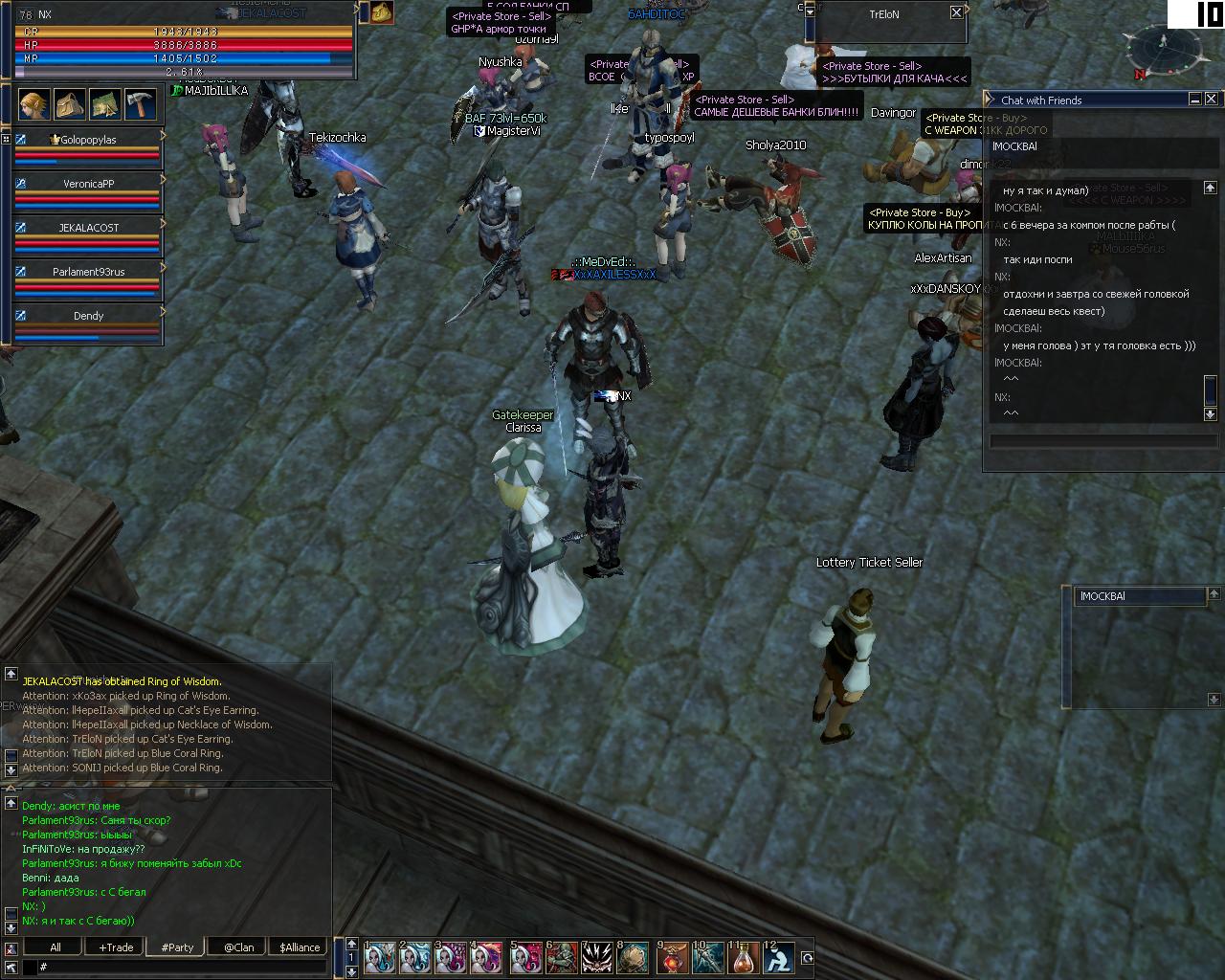Select party member Parlament93rus
This screenshot has width=1225, height=980.
(x=88, y=272)
